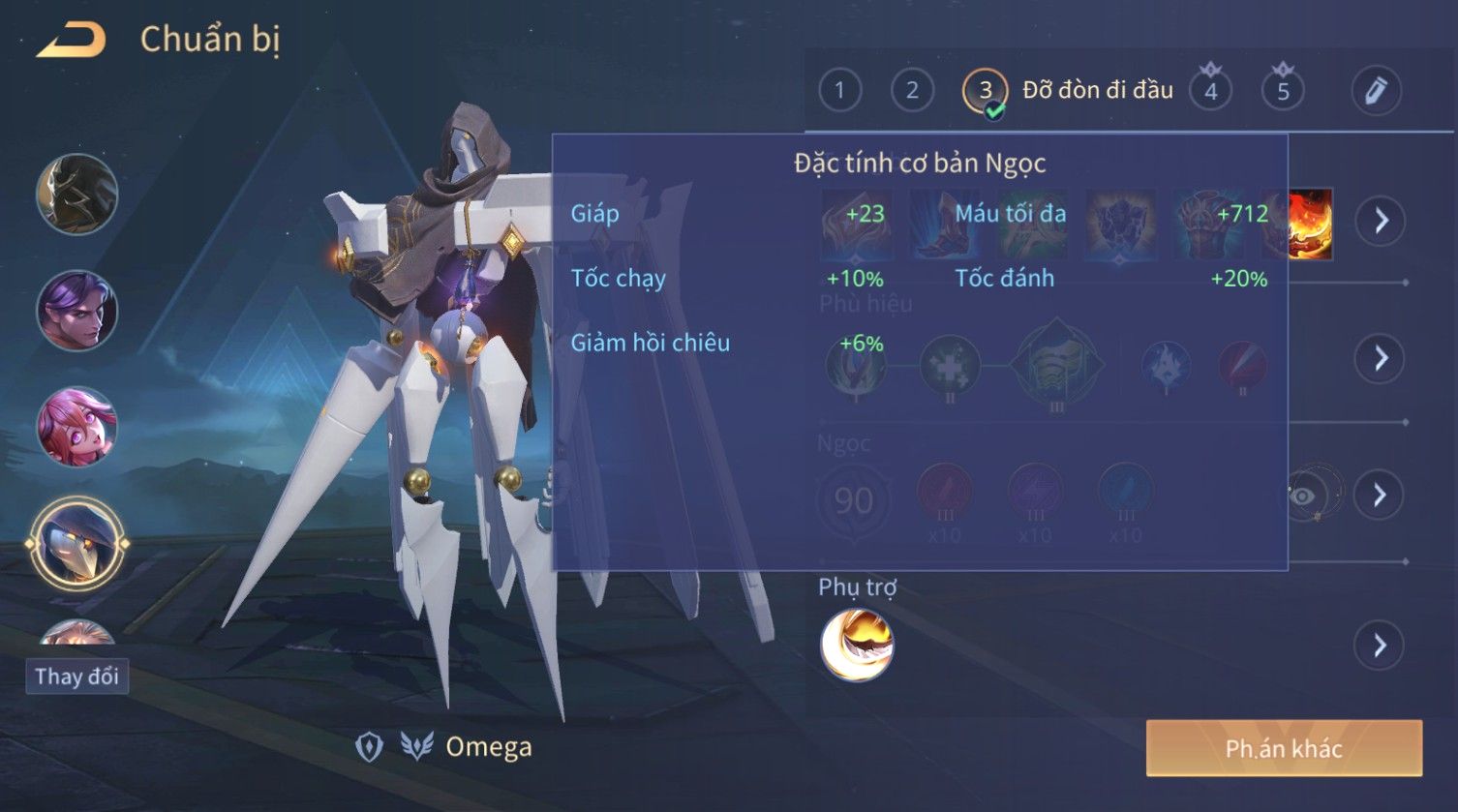Select loadout preset number 1
Image resolution: width=1458 pixels, height=812 pixels.
(x=839, y=91)
